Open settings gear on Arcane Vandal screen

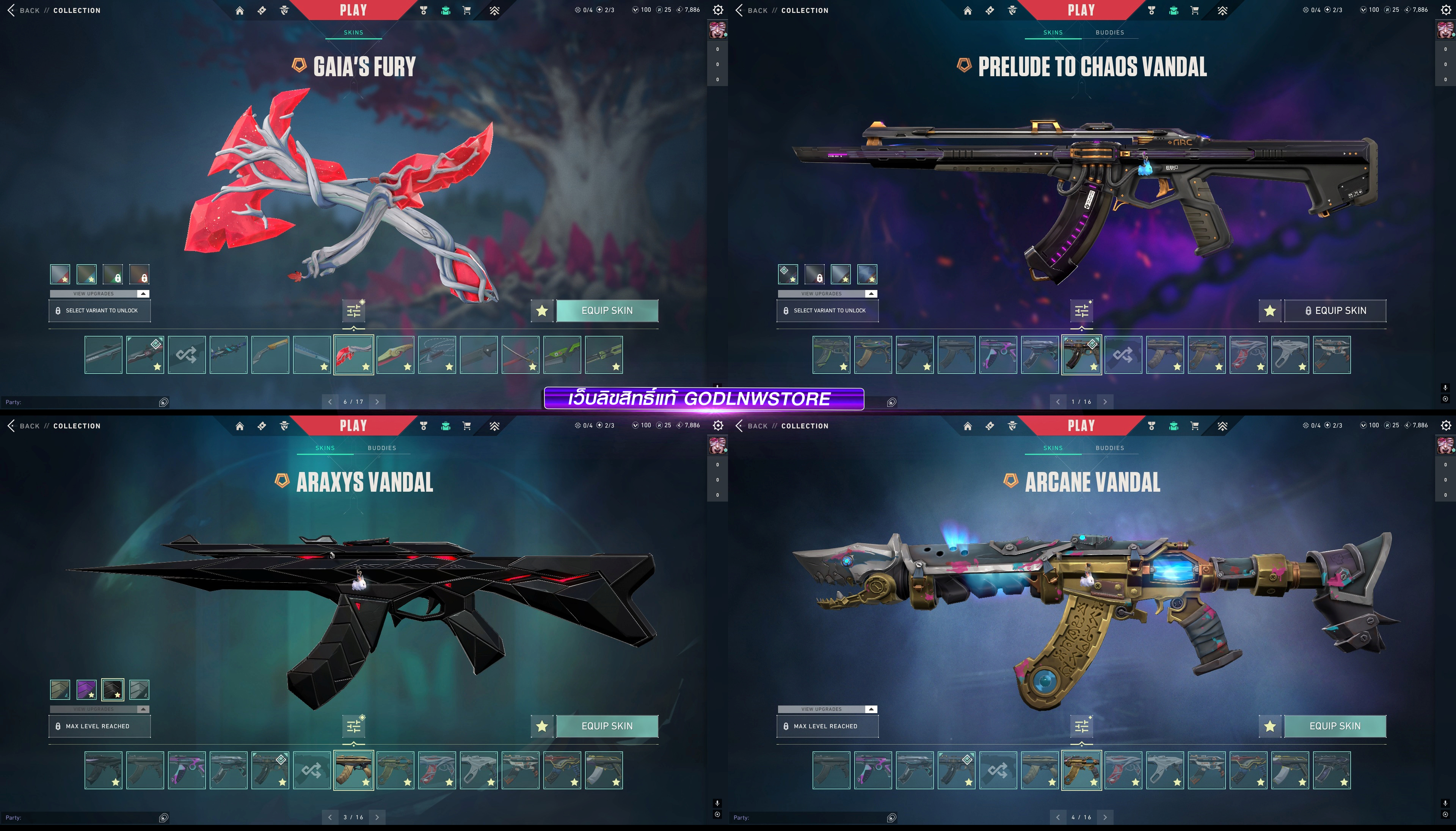pos(1446,426)
